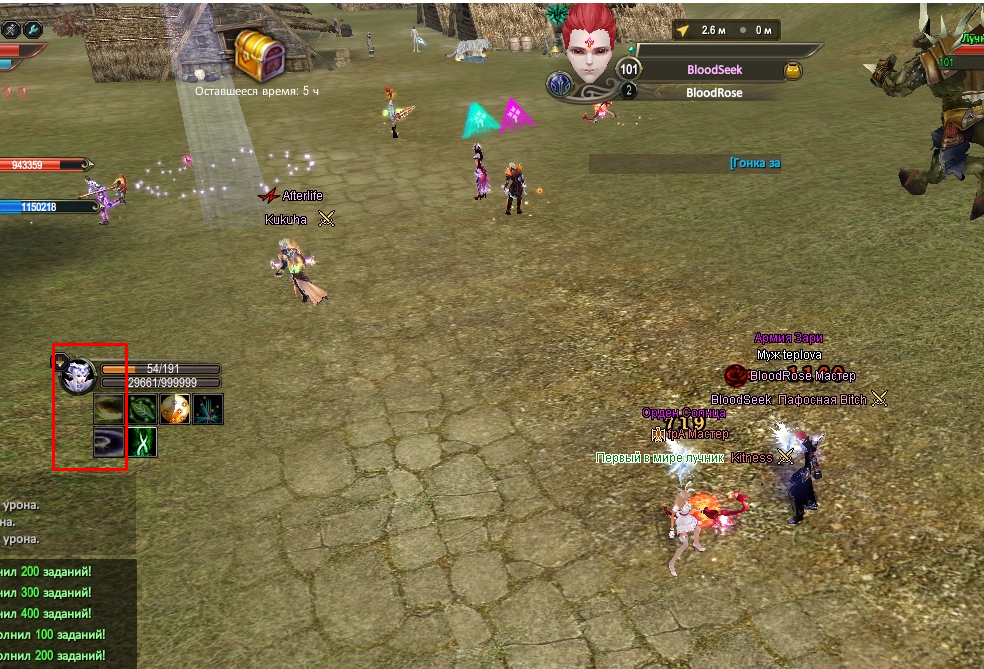The image size is (984, 669).
Task: Click the blue class emblem on target frame
Action: 560,85
